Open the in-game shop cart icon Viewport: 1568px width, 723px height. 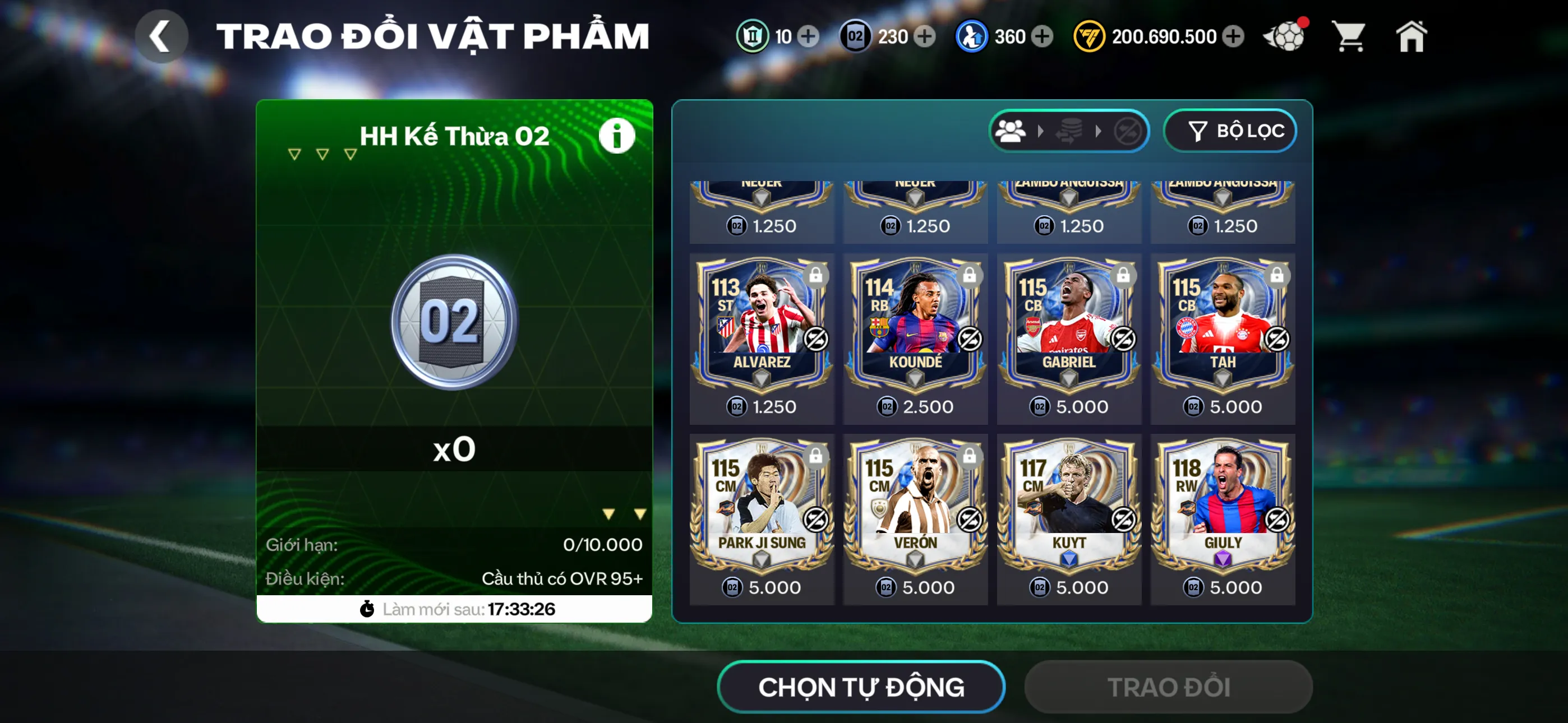[1349, 36]
